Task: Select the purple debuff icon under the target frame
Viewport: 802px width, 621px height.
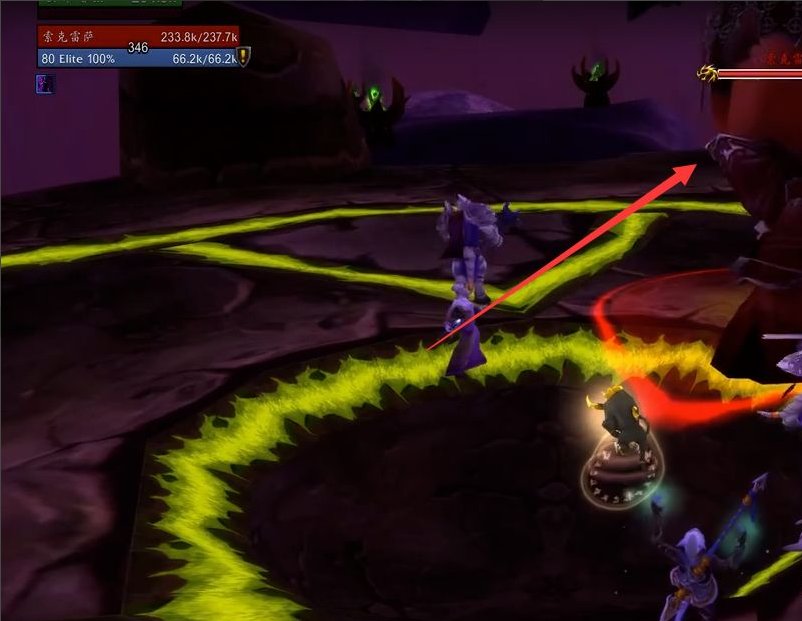Action: [46, 84]
